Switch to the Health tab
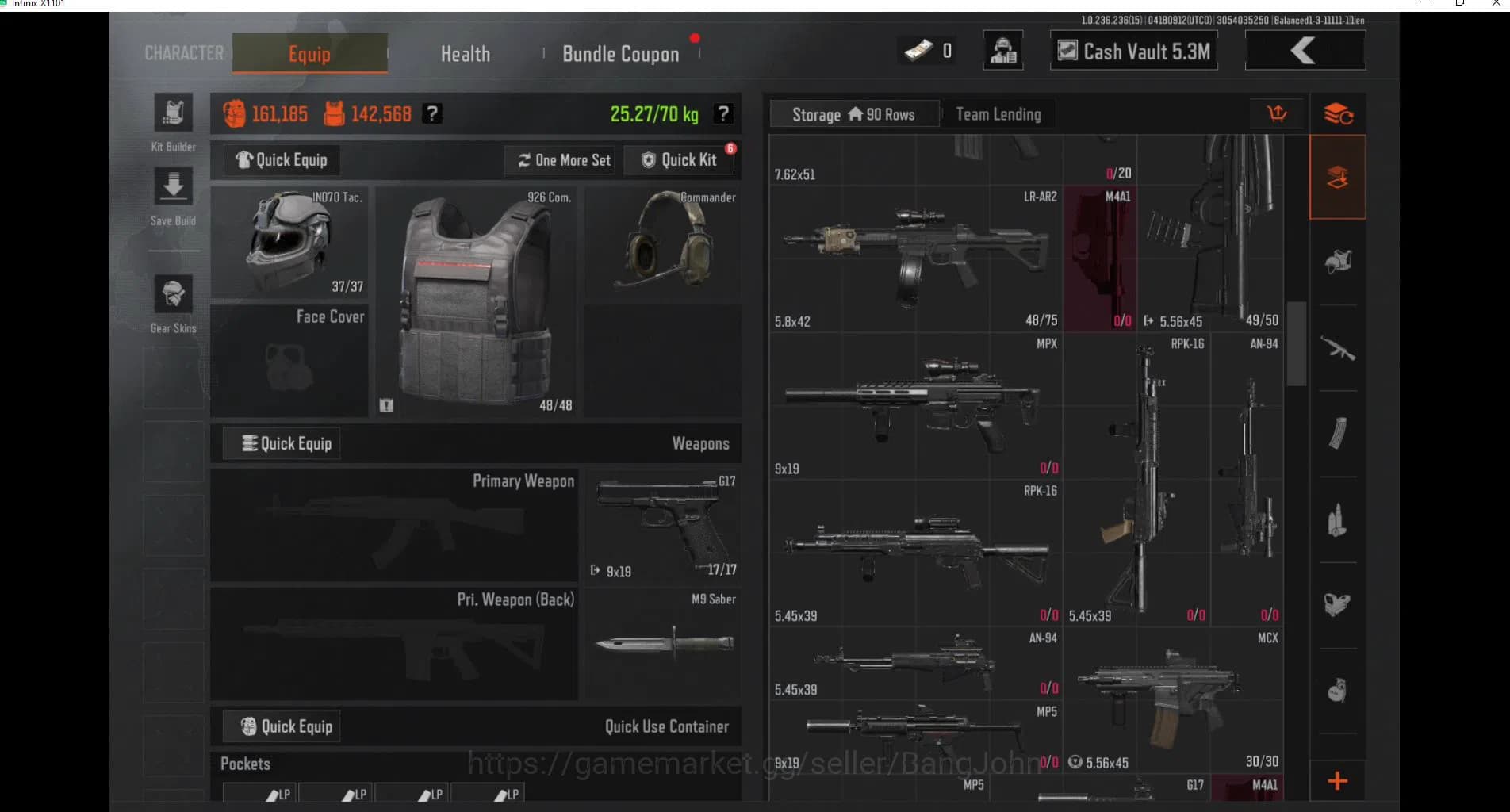Screen dimensions: 1510x812 click(465, 53)
